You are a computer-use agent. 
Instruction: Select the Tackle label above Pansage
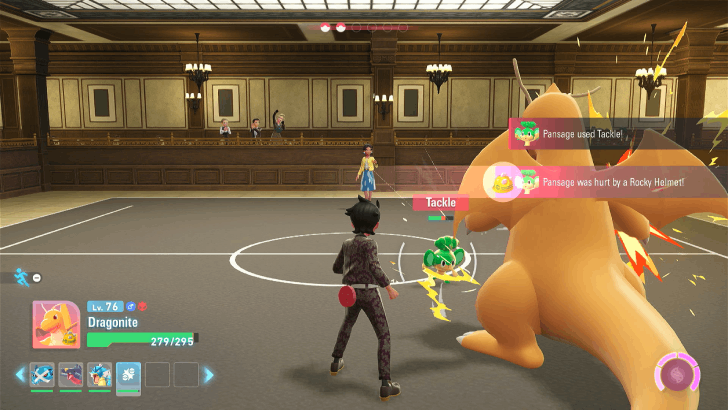coord(440,202)
